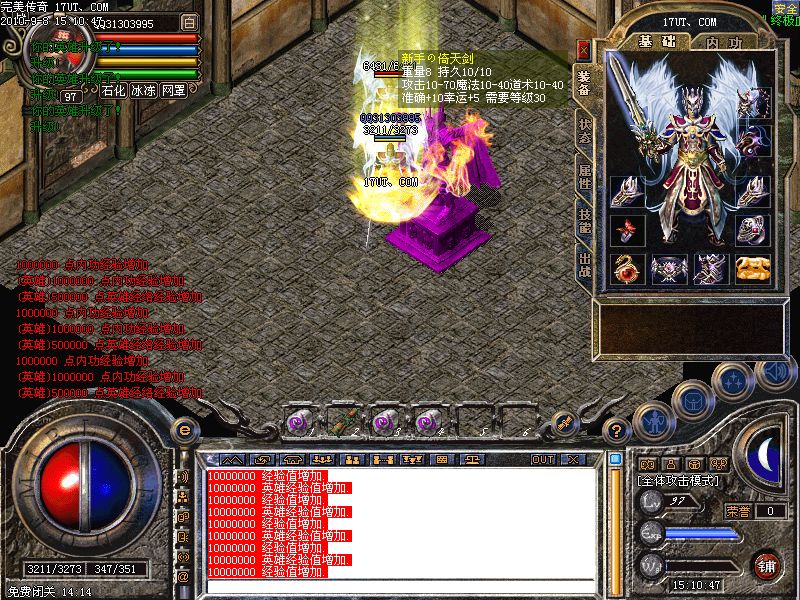Toggle the 冰冻 button
The height and width of the screenshot is (600, 800).
click(x=143, y=90)
